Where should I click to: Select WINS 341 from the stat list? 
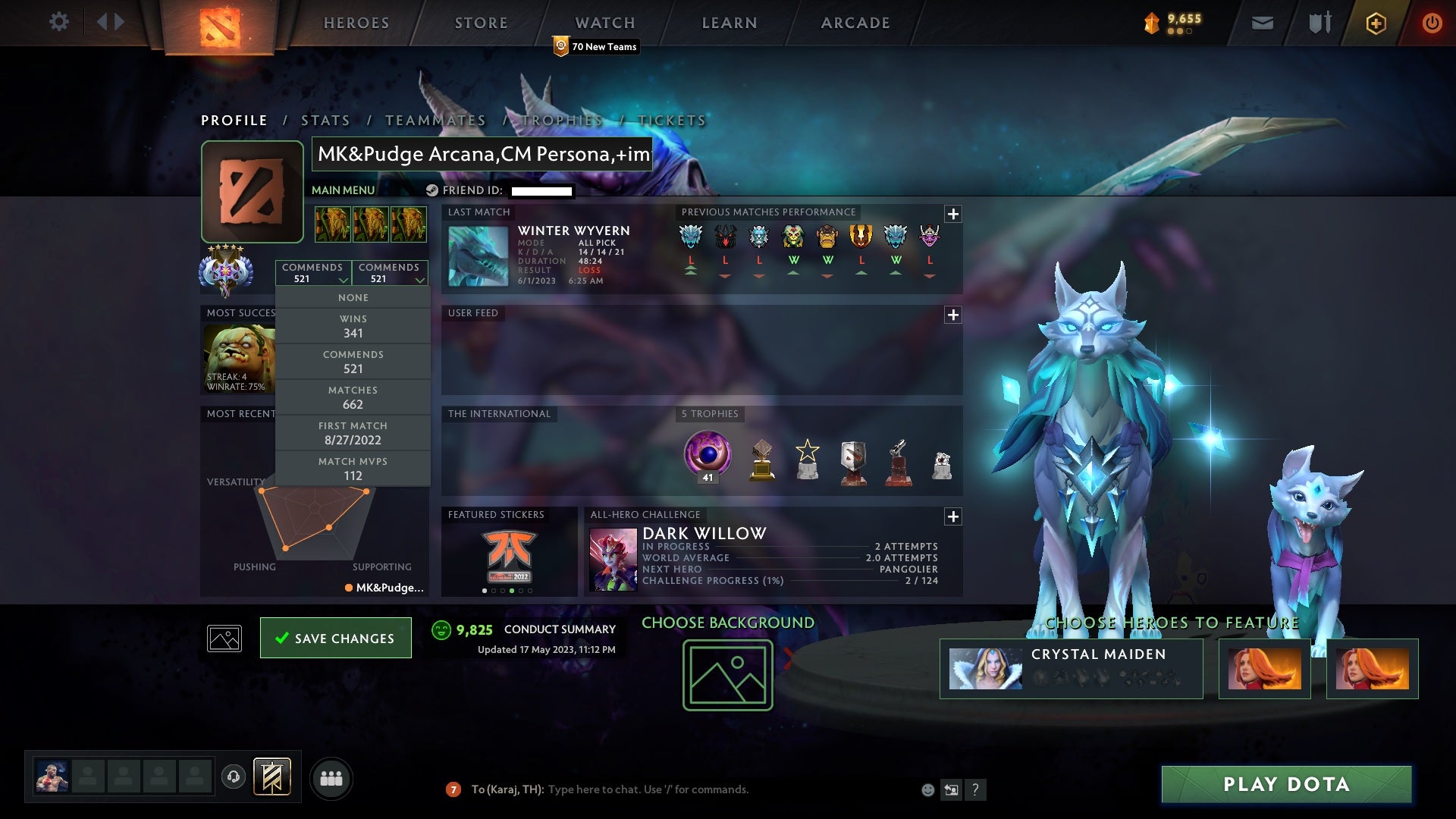(x=353, y=325)
